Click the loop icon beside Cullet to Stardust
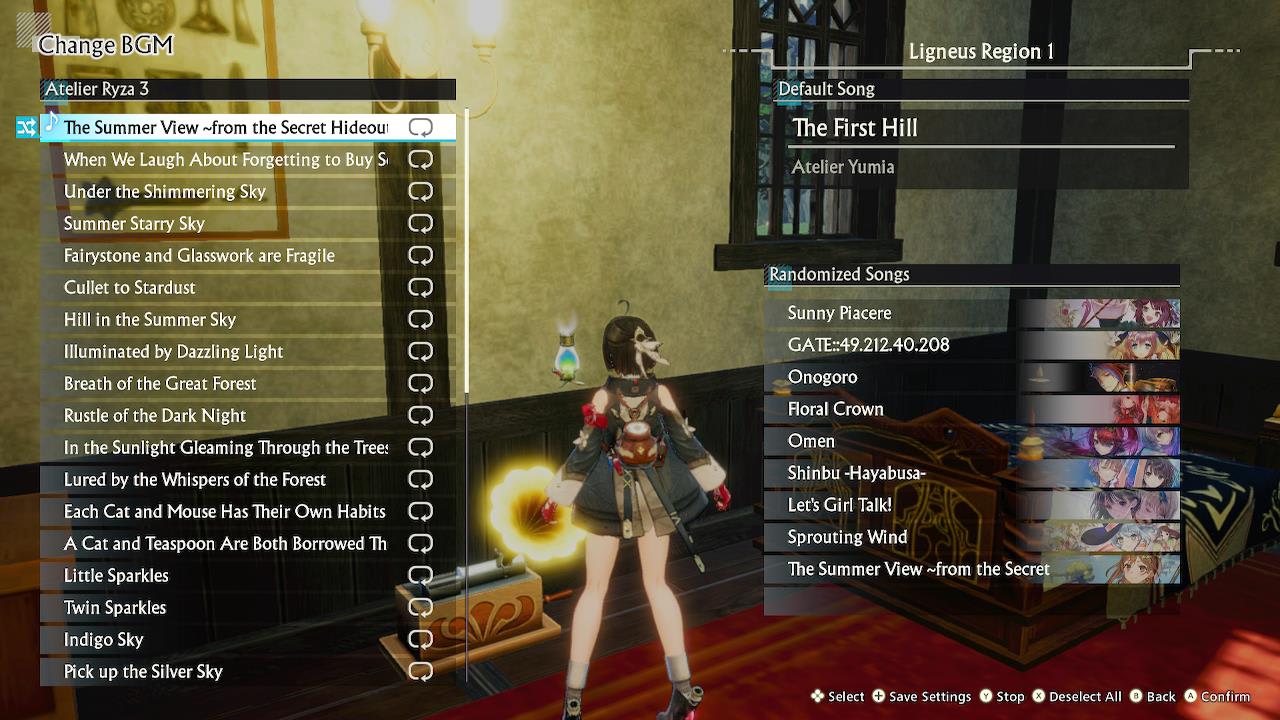 (420, 287)
